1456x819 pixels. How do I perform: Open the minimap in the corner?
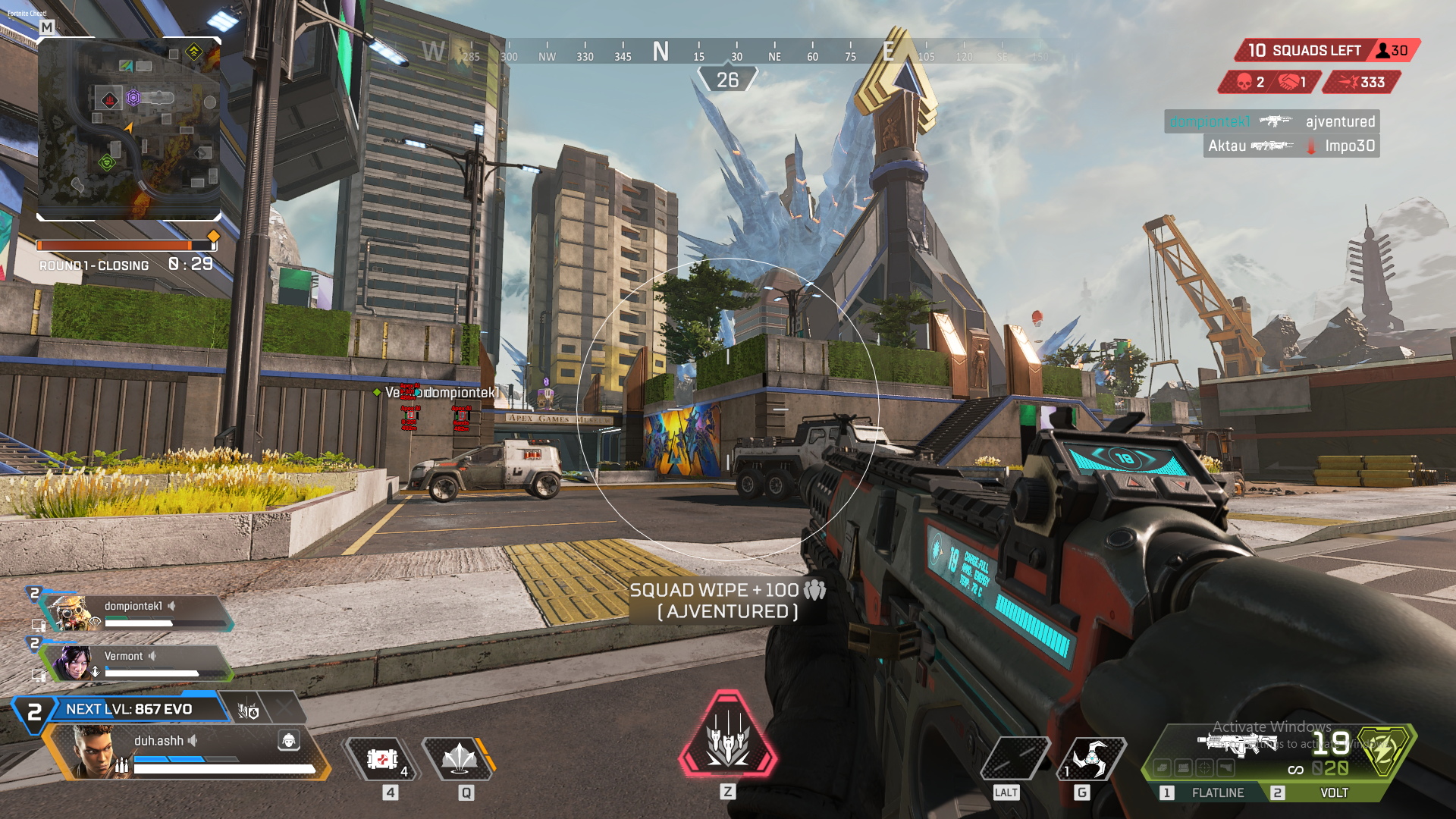(129, 129)
